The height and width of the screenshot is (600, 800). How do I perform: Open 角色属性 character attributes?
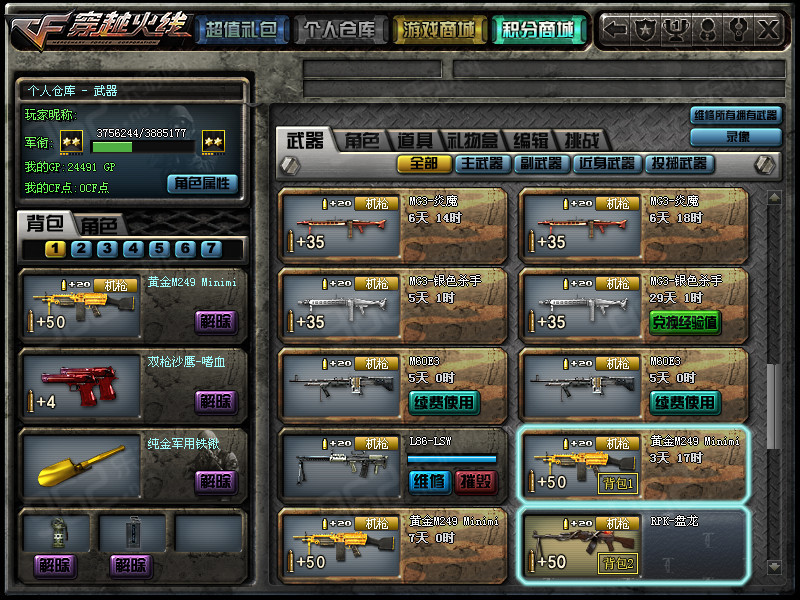[202, 183]
